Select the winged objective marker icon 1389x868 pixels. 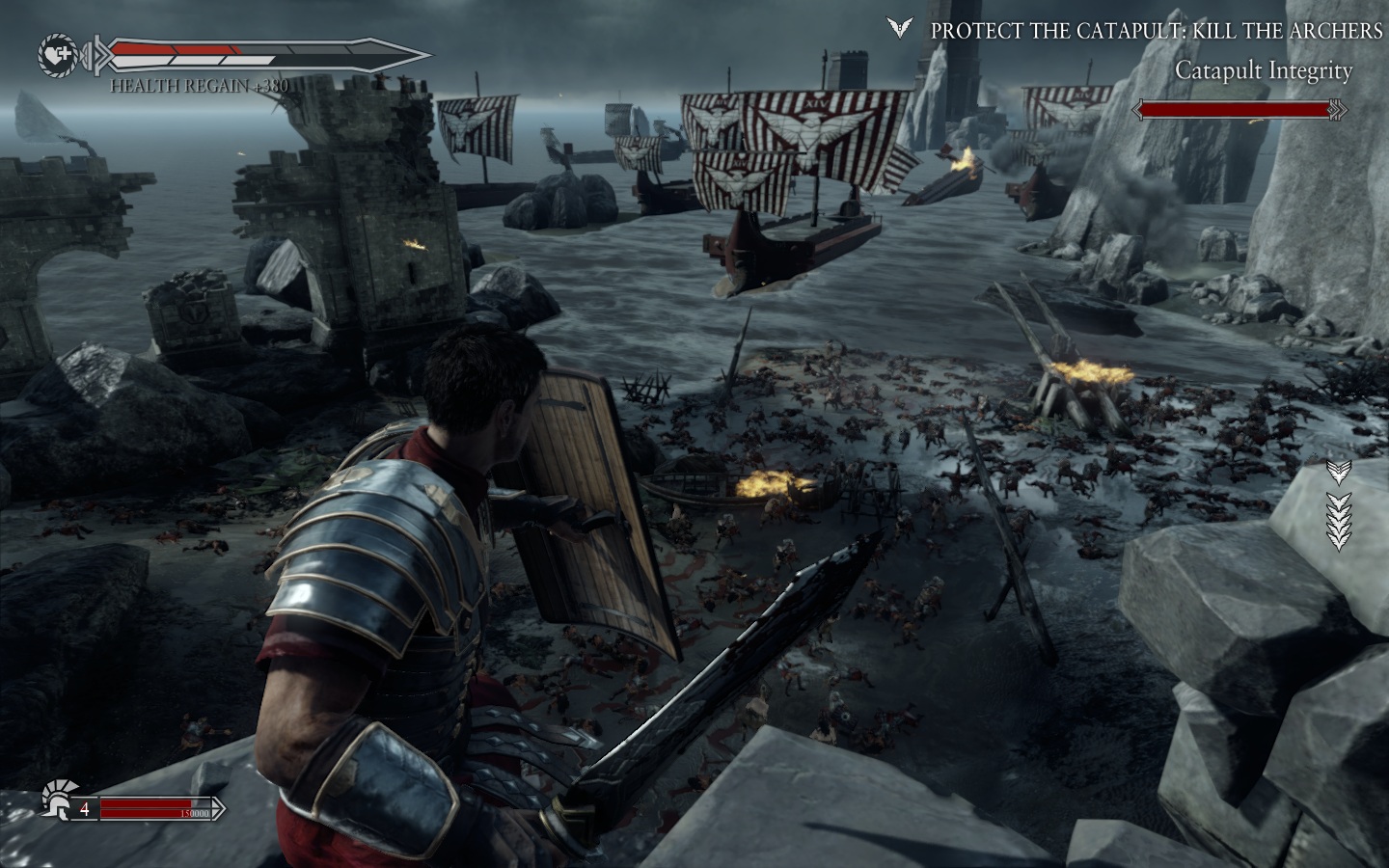pos(900,29)
